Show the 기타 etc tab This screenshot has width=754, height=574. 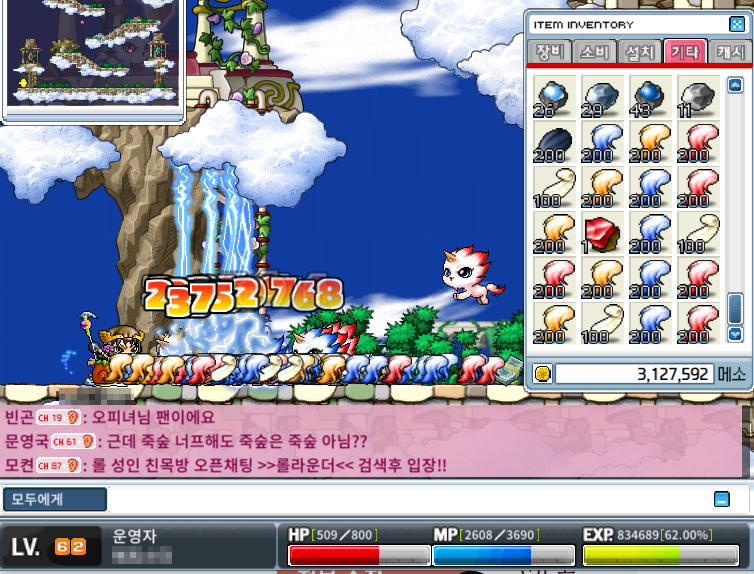684,52
